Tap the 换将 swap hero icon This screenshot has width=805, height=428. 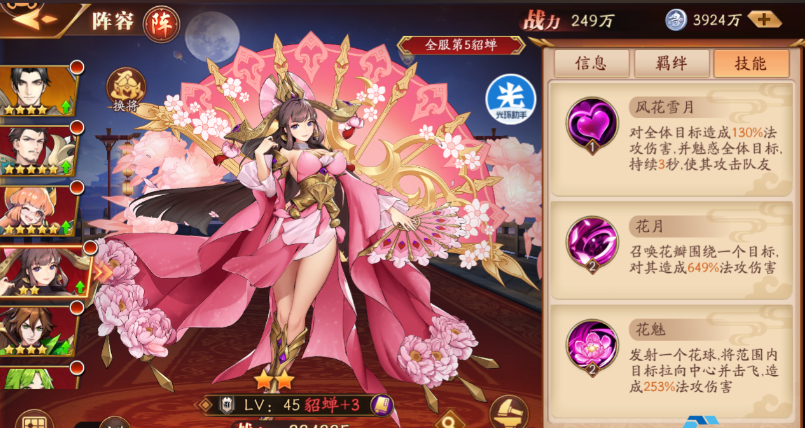click(126, 90)
